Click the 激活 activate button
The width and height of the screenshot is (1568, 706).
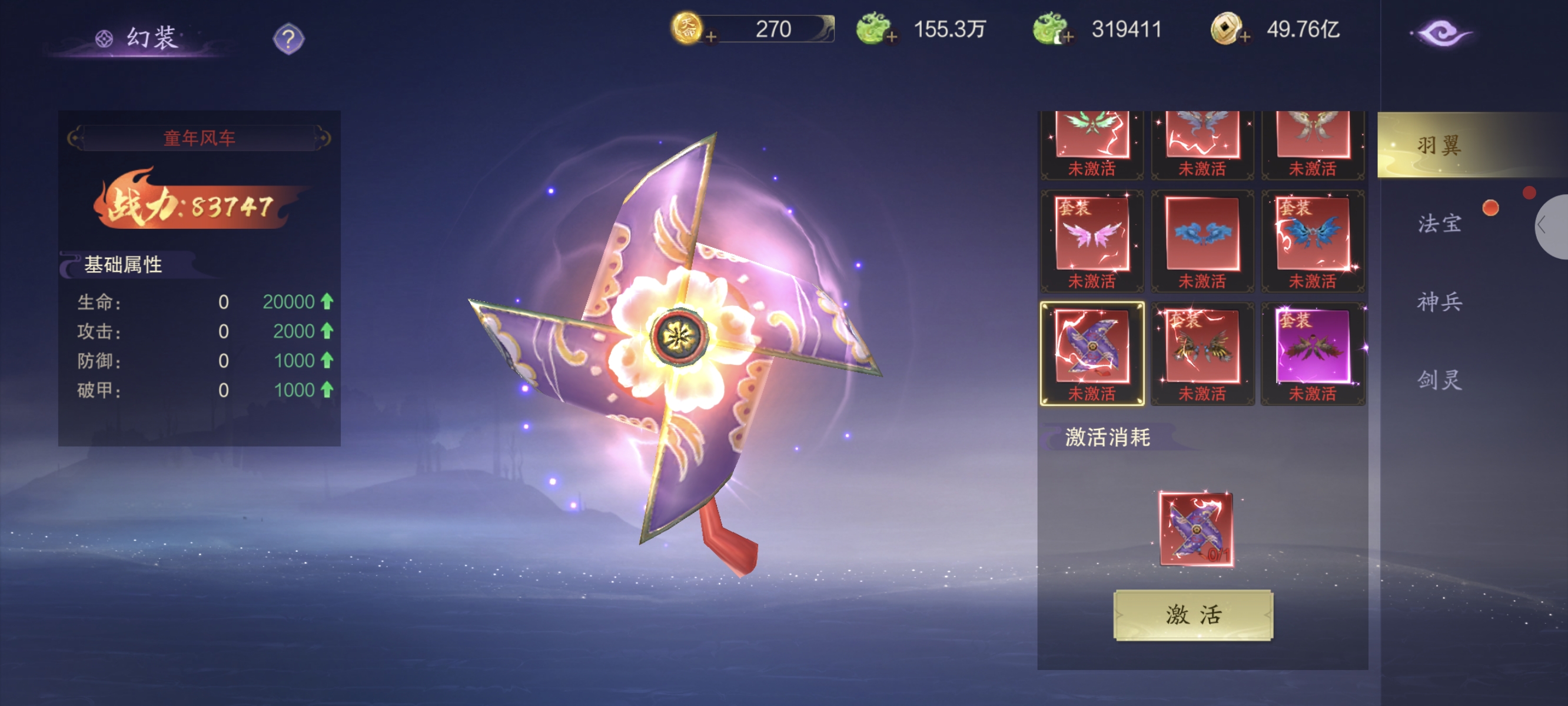coord(1192,615)
